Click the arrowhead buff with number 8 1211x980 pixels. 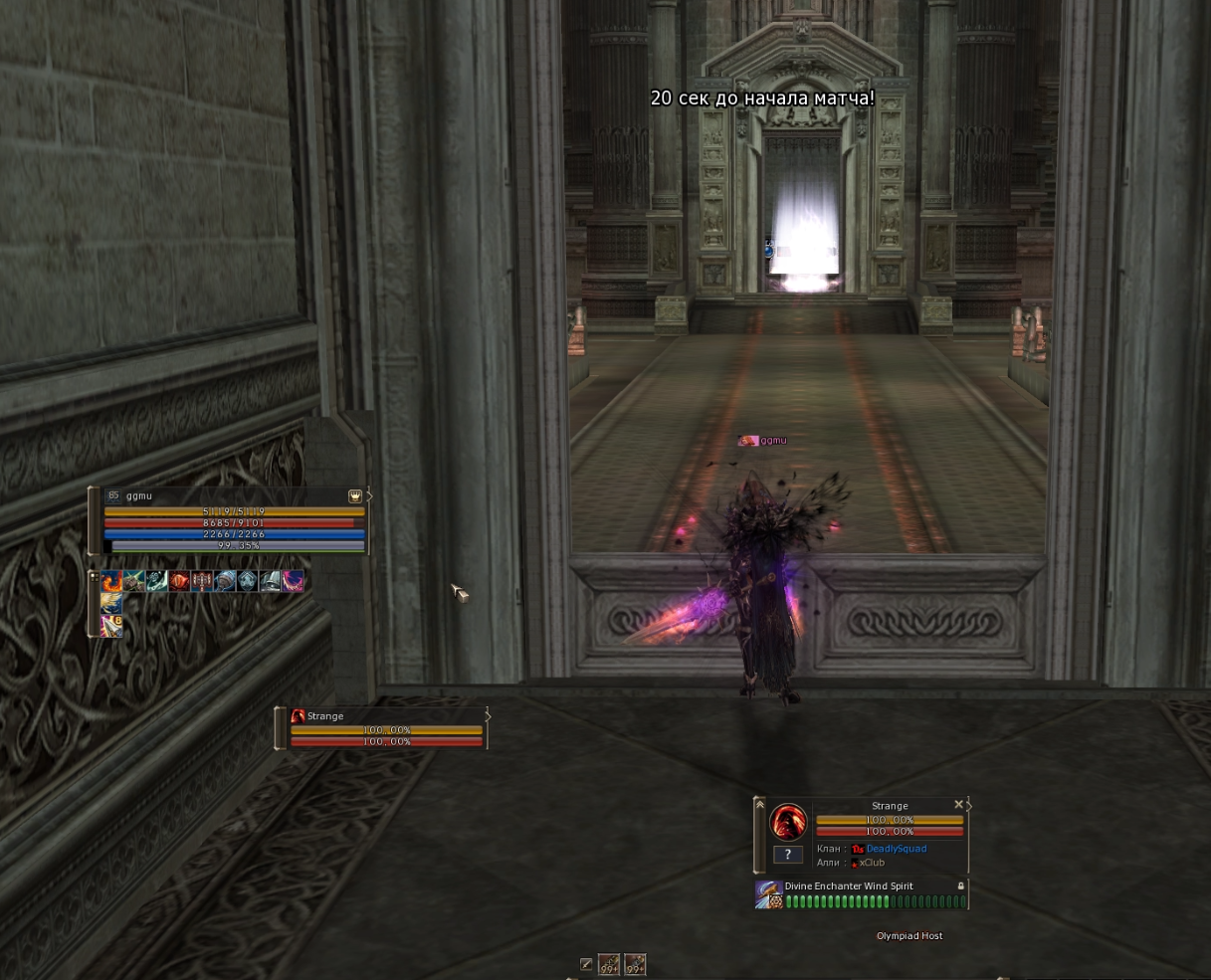(x=111, y=626)
